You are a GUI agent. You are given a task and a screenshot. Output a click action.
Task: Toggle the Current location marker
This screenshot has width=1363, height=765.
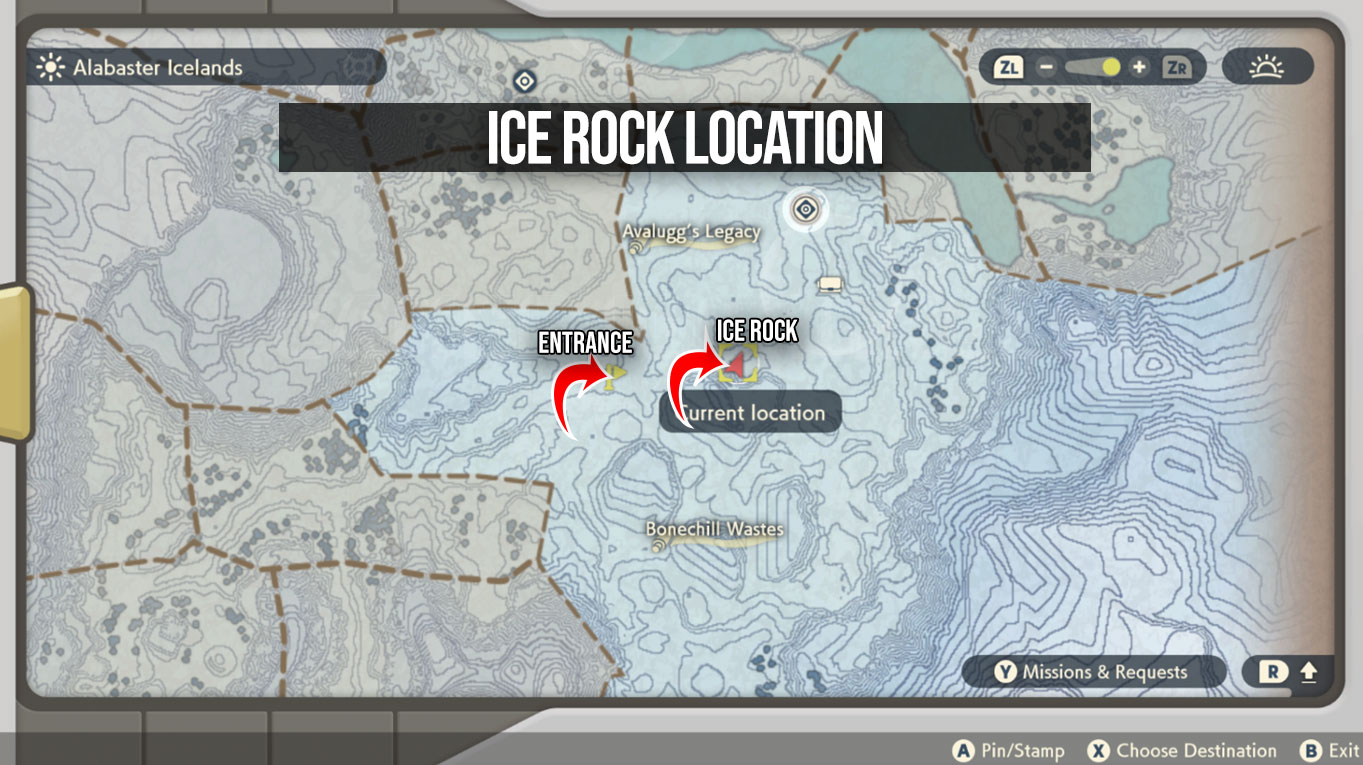[x=750, y=412]
